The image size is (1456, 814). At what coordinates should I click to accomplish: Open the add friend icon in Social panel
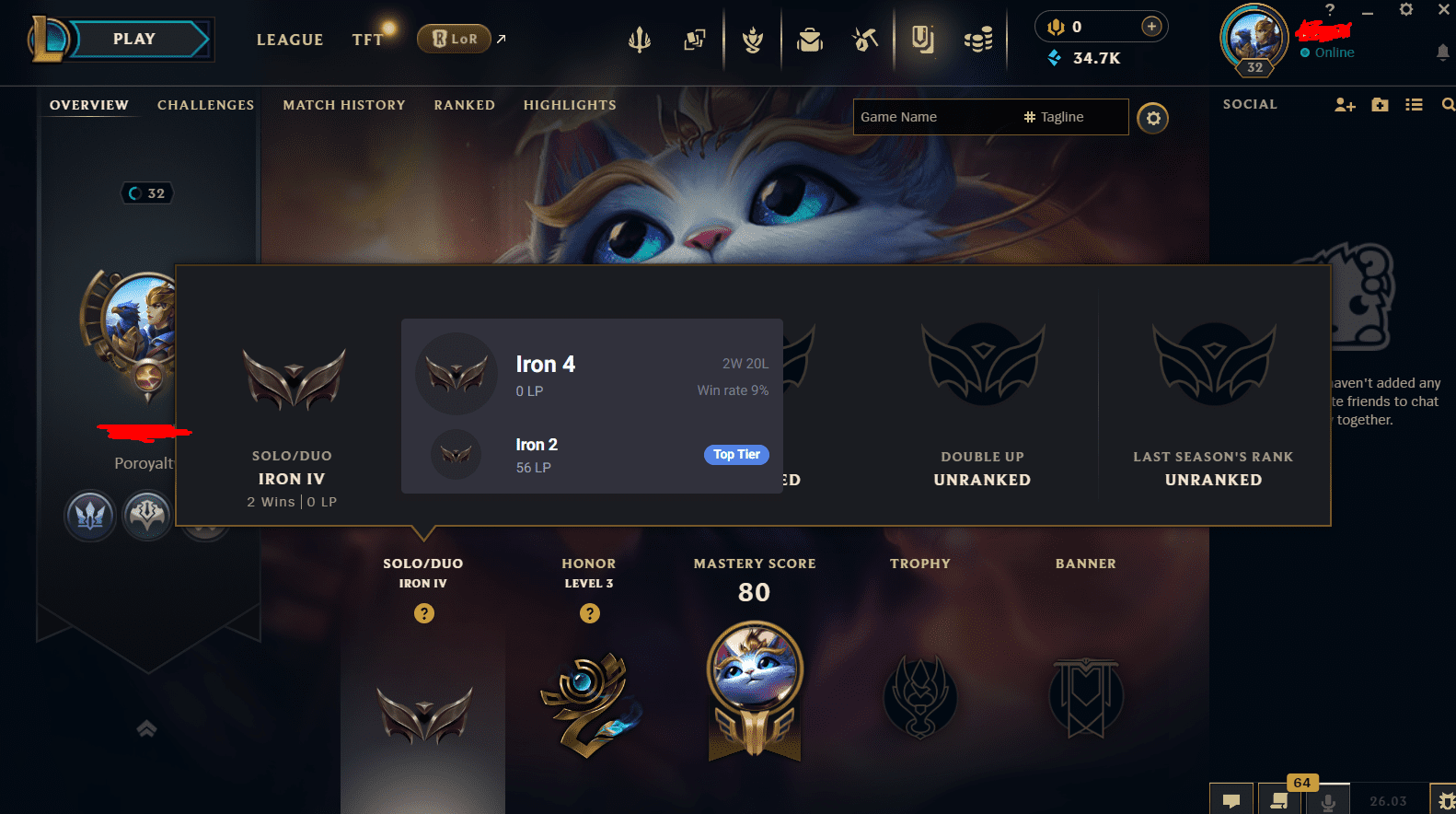click(1345, 104)
